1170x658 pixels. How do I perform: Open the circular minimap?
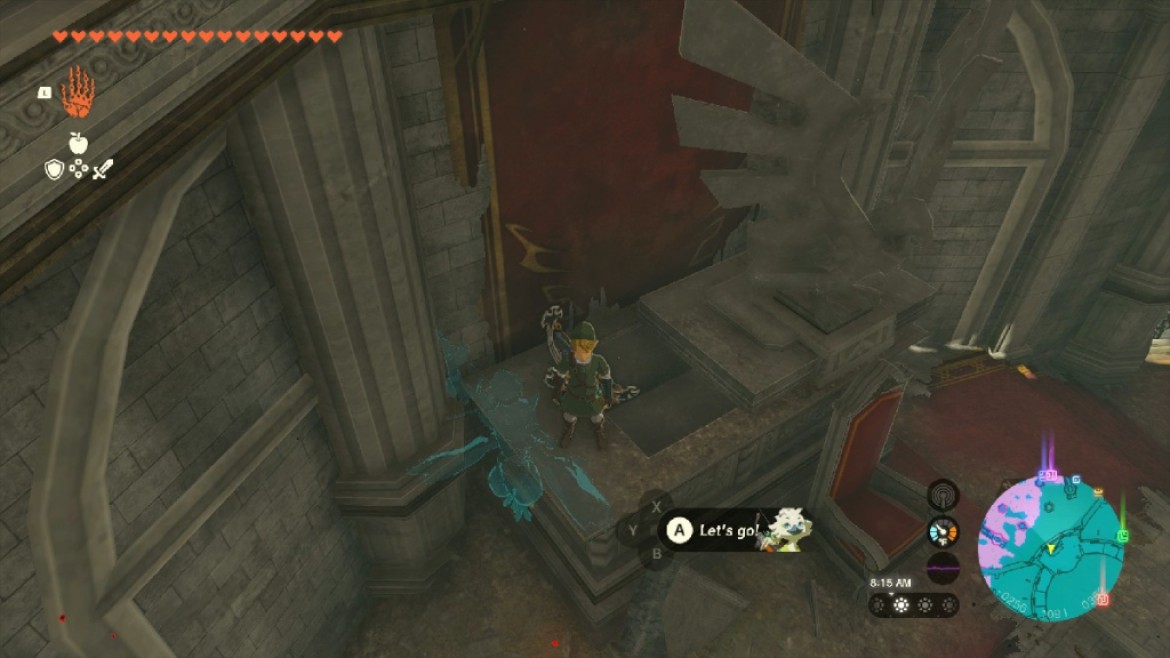(x=1050, y=548)
